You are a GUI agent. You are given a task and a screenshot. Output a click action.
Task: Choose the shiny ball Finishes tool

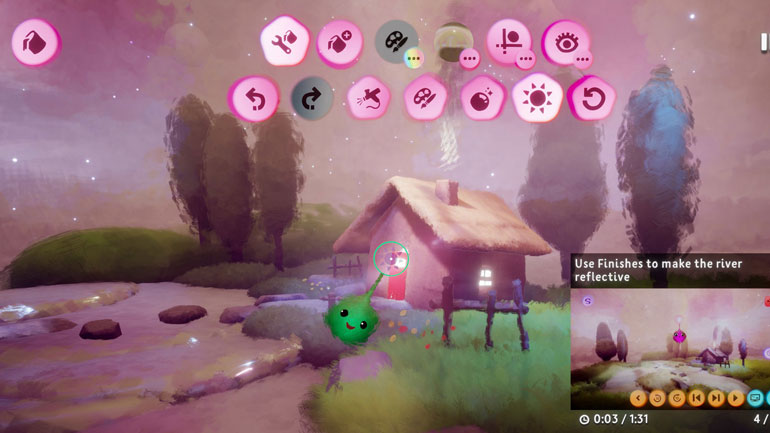pos(480,99)
